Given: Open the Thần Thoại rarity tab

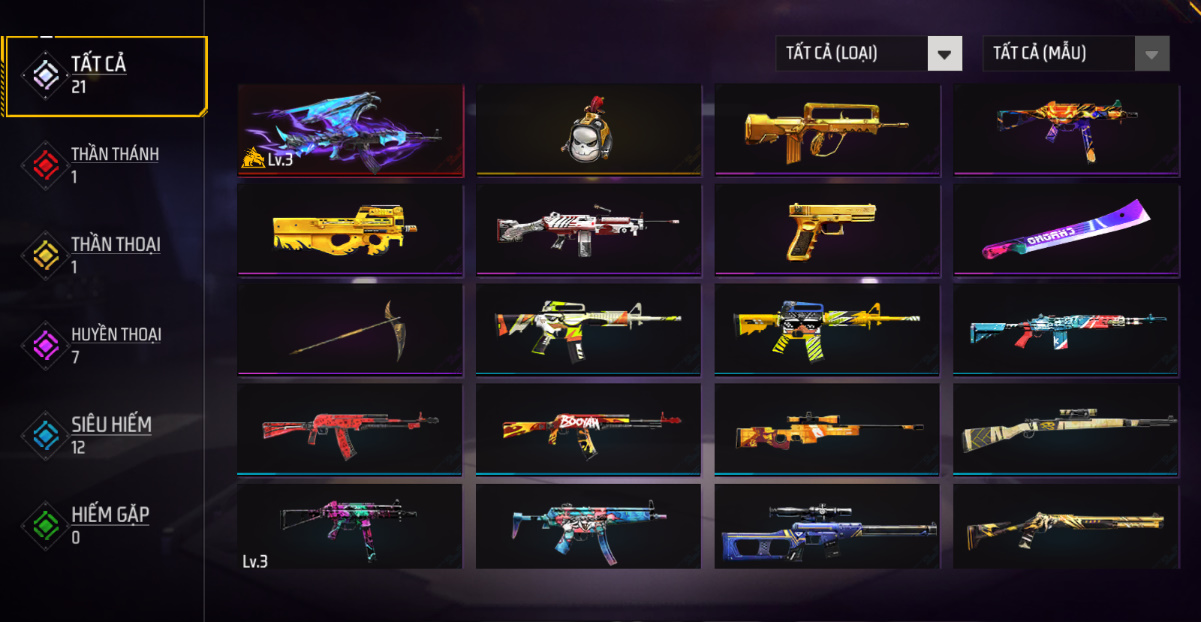Looking at the screenshot, I should (x=104, y=255).
